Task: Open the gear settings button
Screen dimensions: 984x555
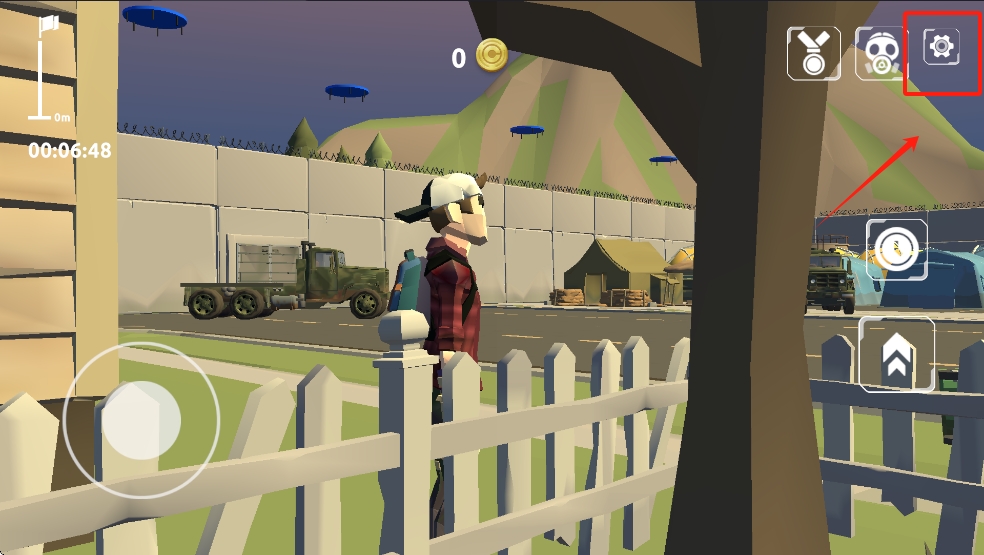Action: pyautogui.click(x=942, y=46)
